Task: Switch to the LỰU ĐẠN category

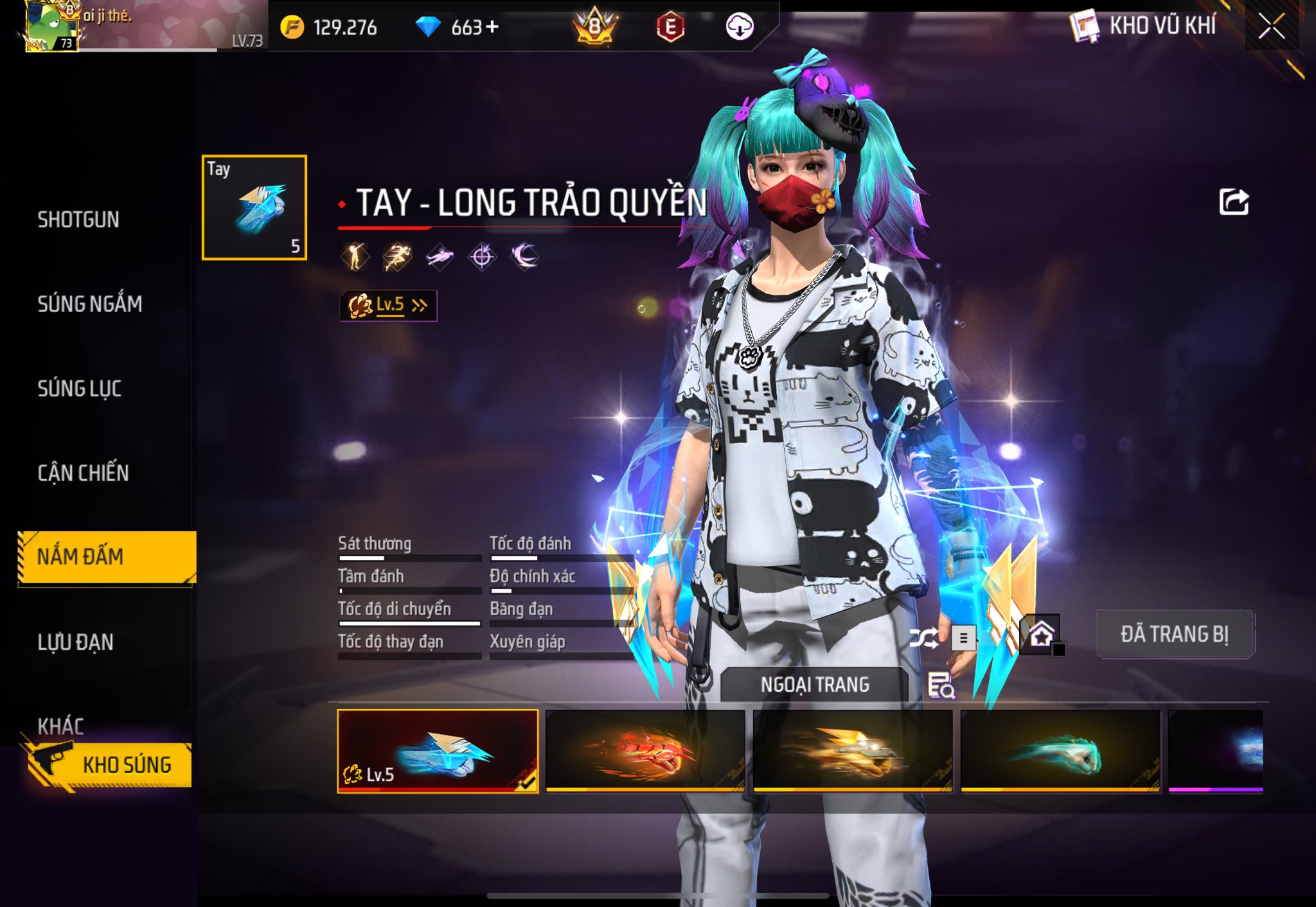Action: click(76, 642)
